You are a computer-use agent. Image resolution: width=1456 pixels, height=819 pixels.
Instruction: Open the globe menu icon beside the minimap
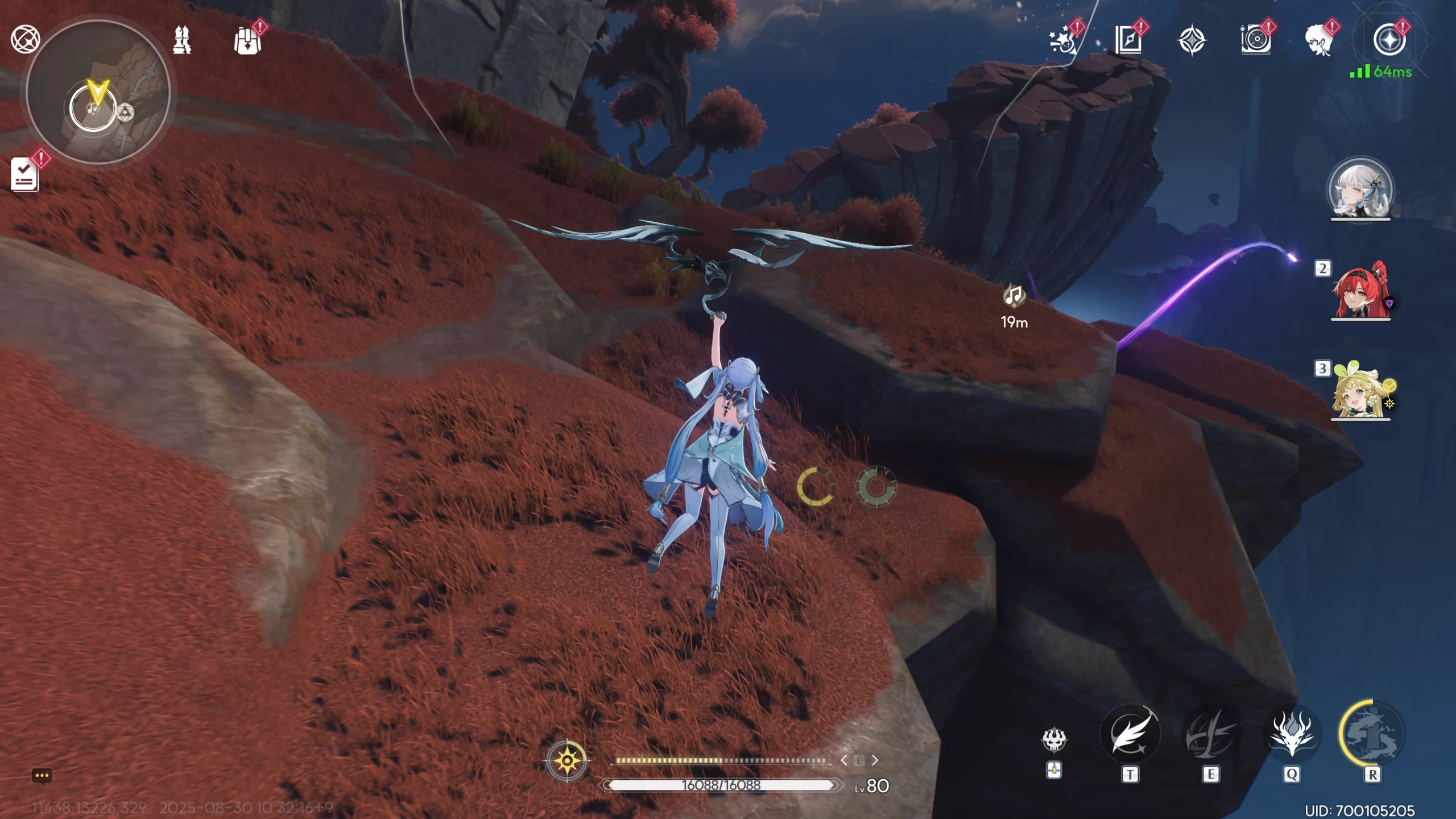[26, 39]
